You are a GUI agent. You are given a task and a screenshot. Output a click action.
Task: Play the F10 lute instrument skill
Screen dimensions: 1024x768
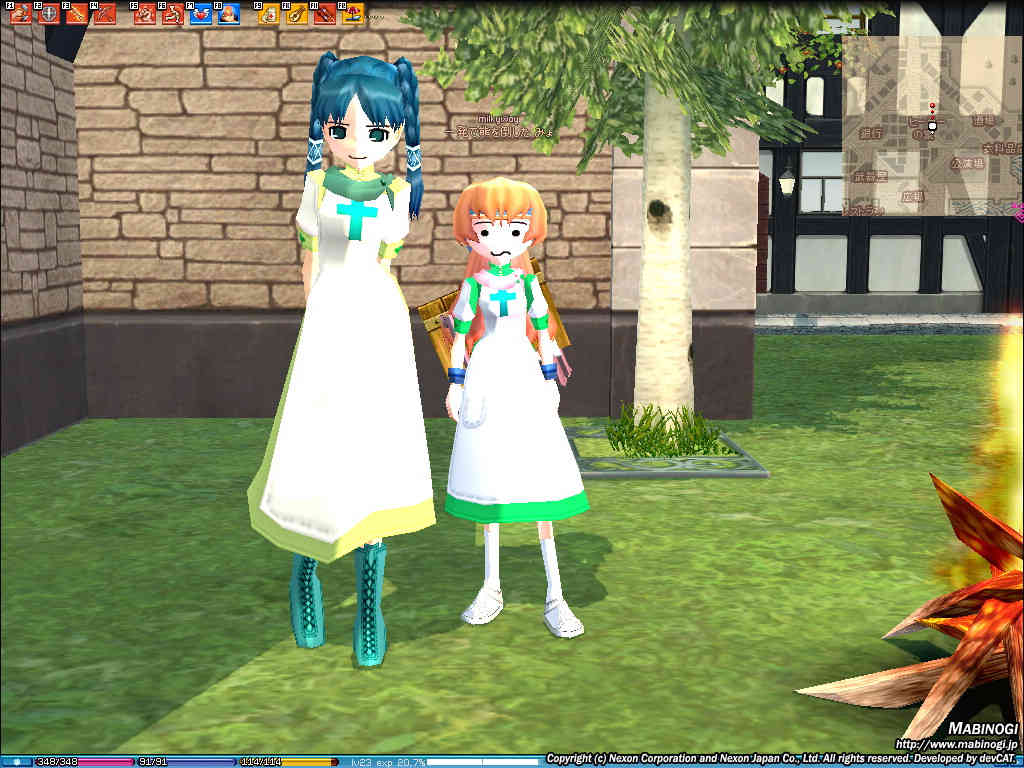pyautogui.click(x=296, y=14)
